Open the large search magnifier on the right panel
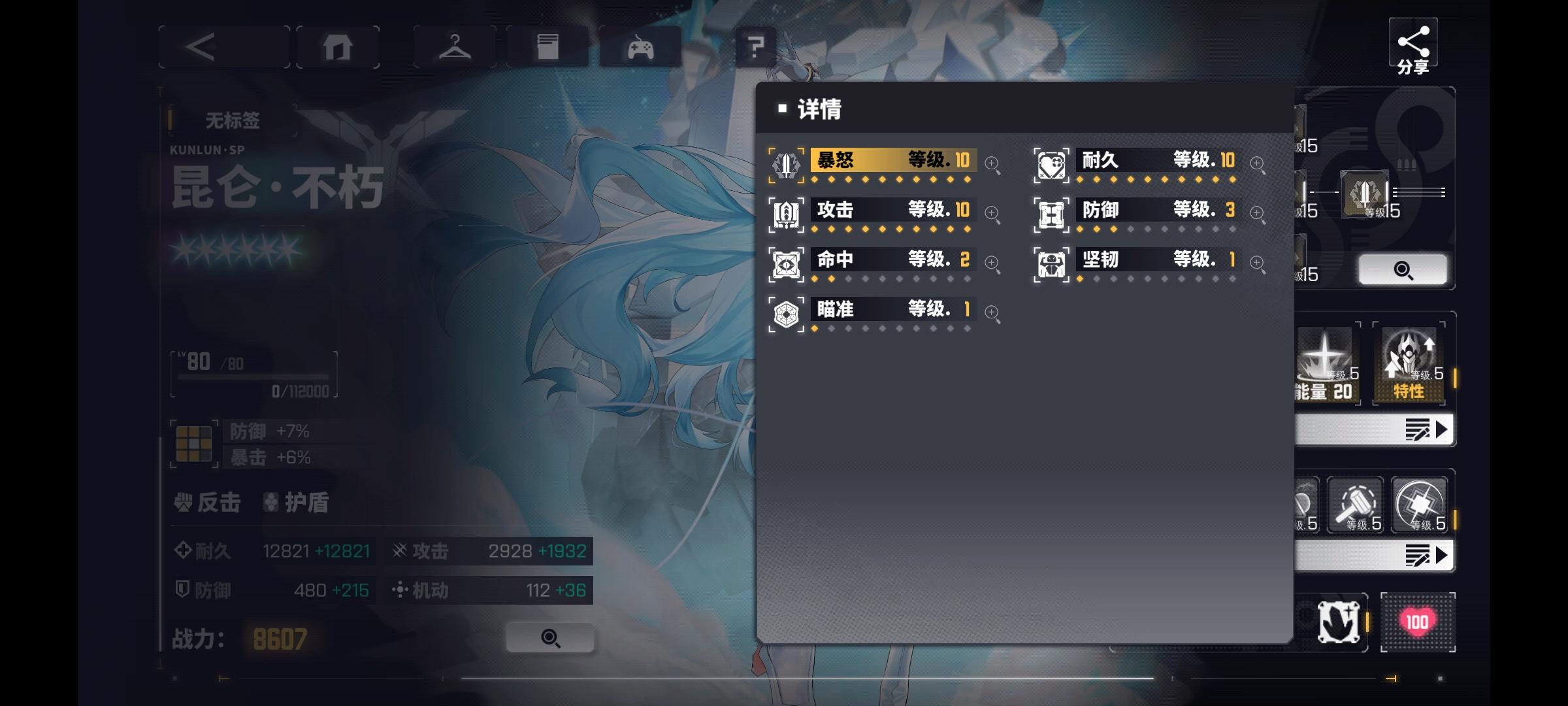The width and height of the screenshot is (1568, 706). [x=1405, y=269]
